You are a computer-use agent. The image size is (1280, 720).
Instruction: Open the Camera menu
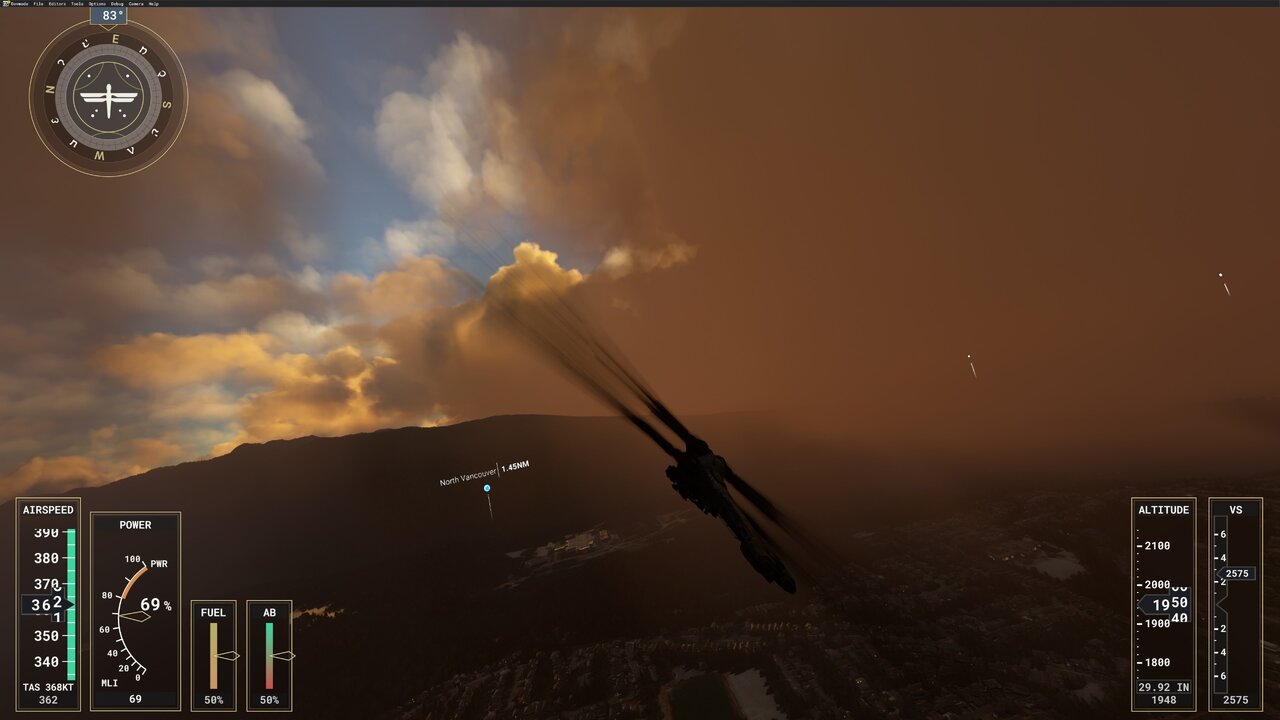tap(136, 4)
